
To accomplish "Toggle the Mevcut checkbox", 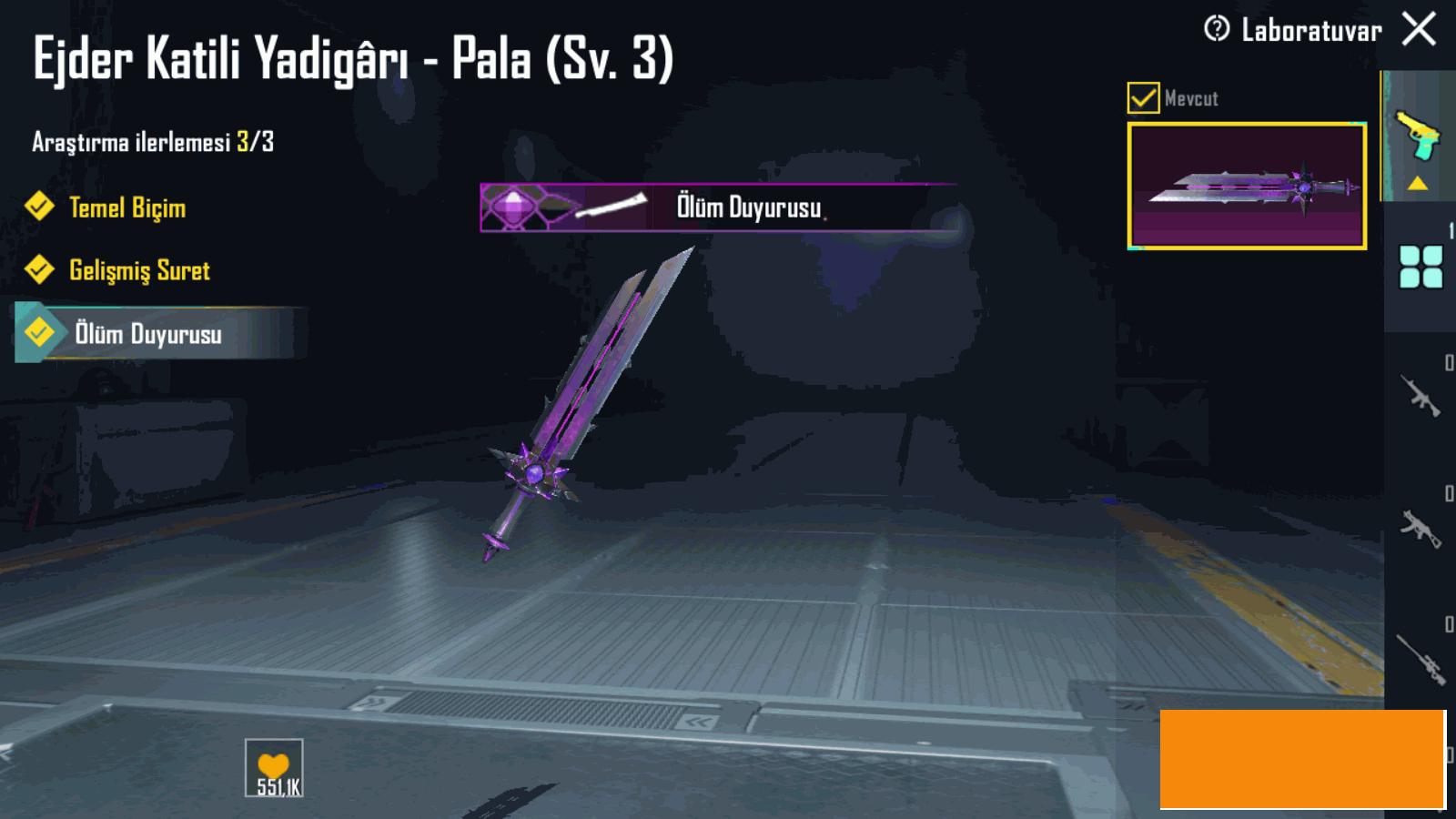I will (1143, 97).
